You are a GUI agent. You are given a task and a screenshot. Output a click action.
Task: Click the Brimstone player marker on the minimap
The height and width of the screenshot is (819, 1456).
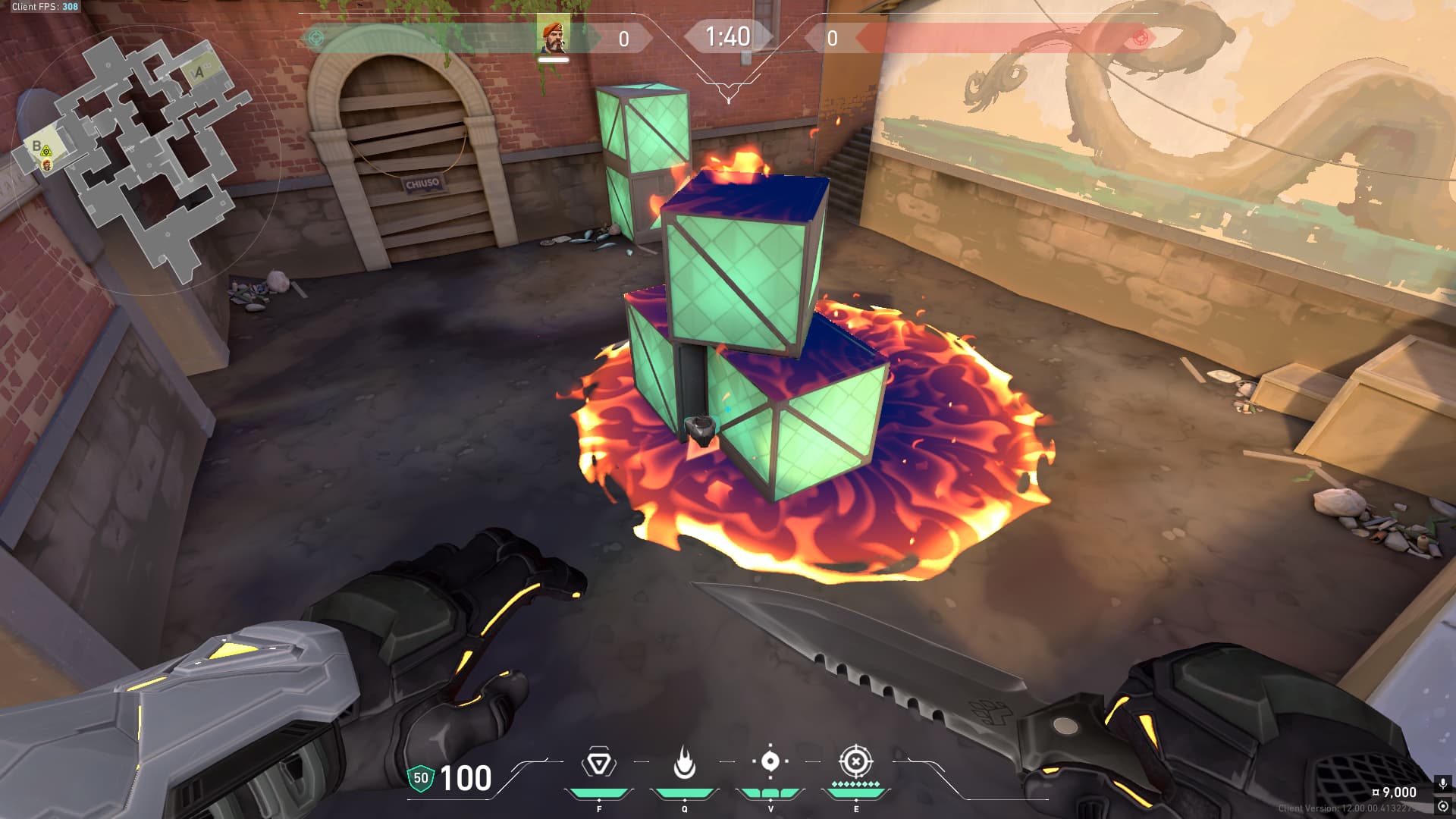coord(47,165)
